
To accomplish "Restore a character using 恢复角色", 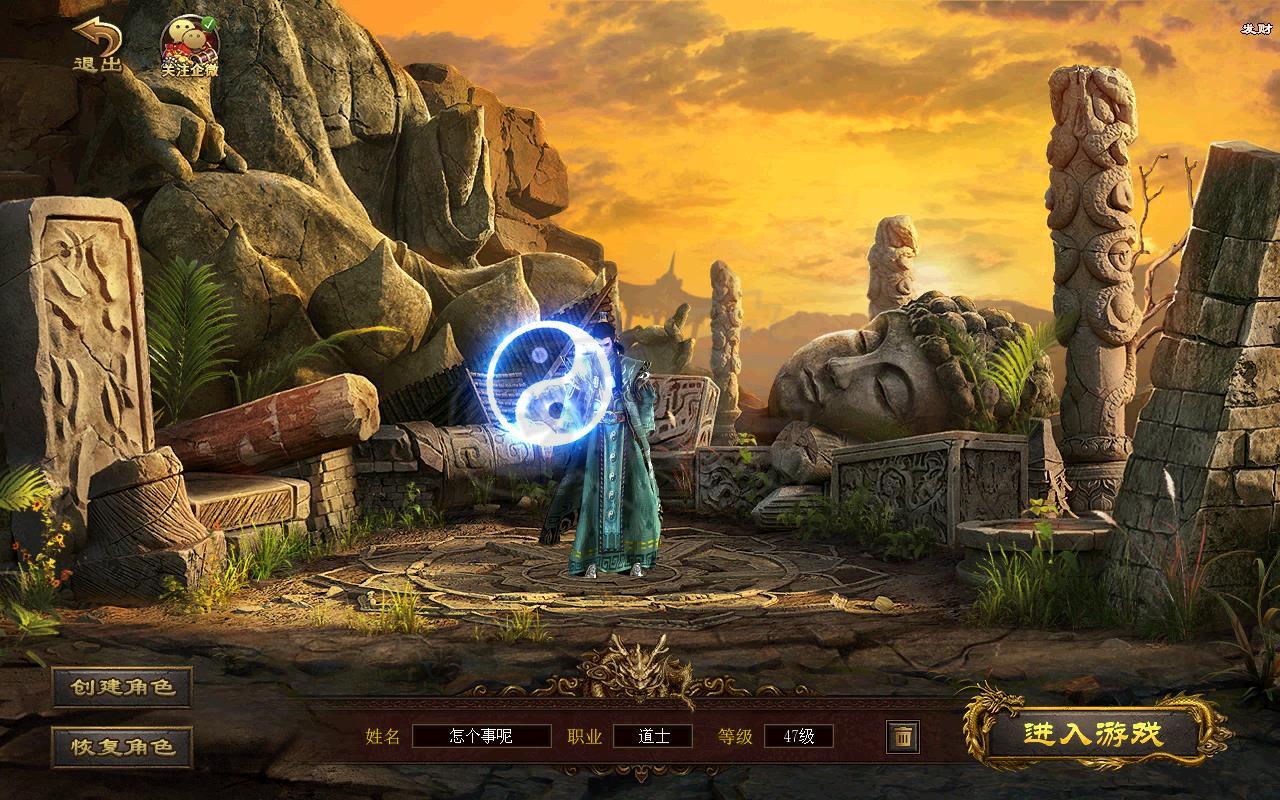I will point(122,746).
